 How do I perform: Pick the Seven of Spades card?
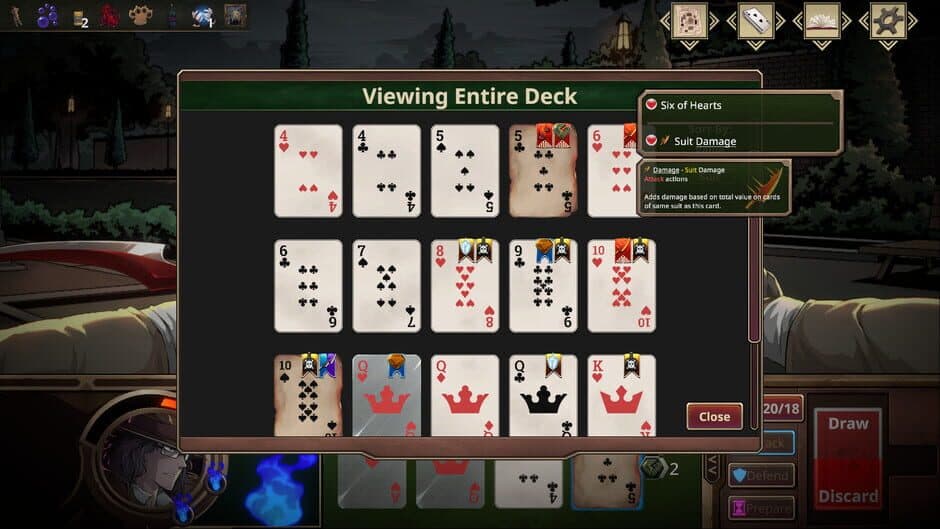(x=386, y=285)
